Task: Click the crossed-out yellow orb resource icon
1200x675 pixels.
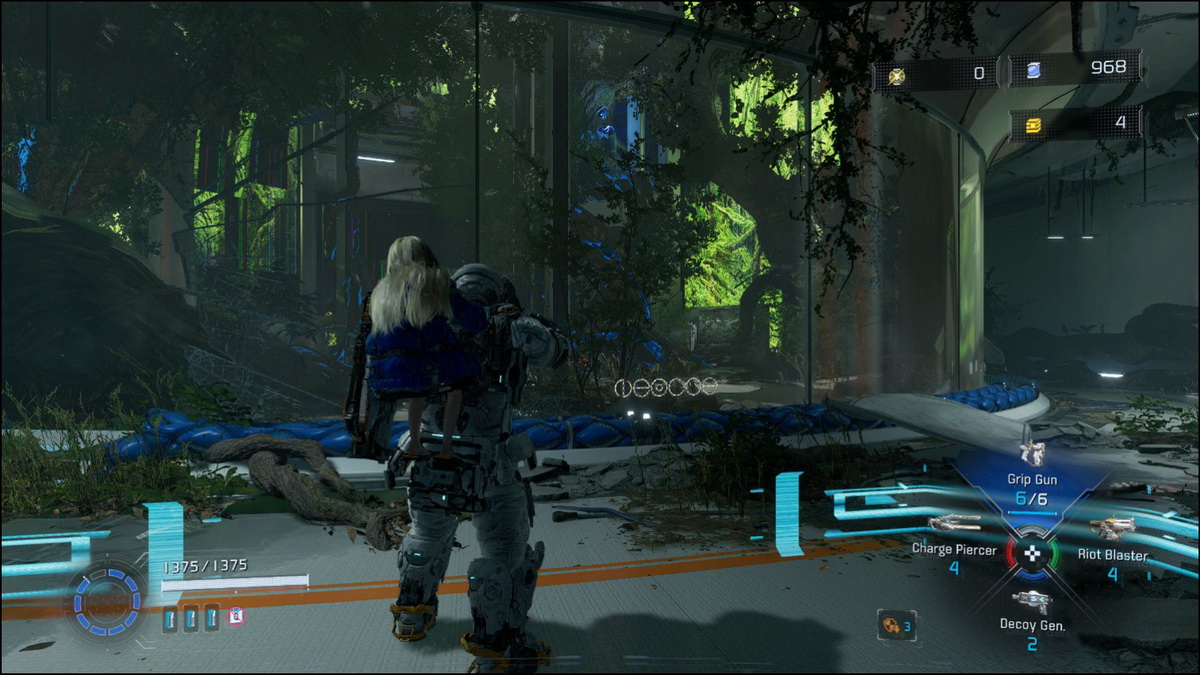Action: pyautogui.click(x=896, y=74)
